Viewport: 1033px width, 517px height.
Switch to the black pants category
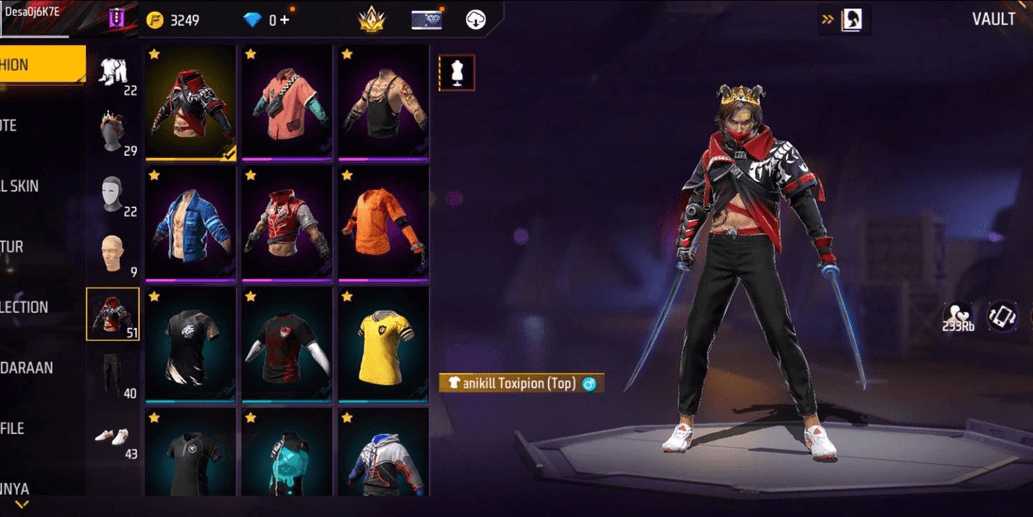coord(114,376)
